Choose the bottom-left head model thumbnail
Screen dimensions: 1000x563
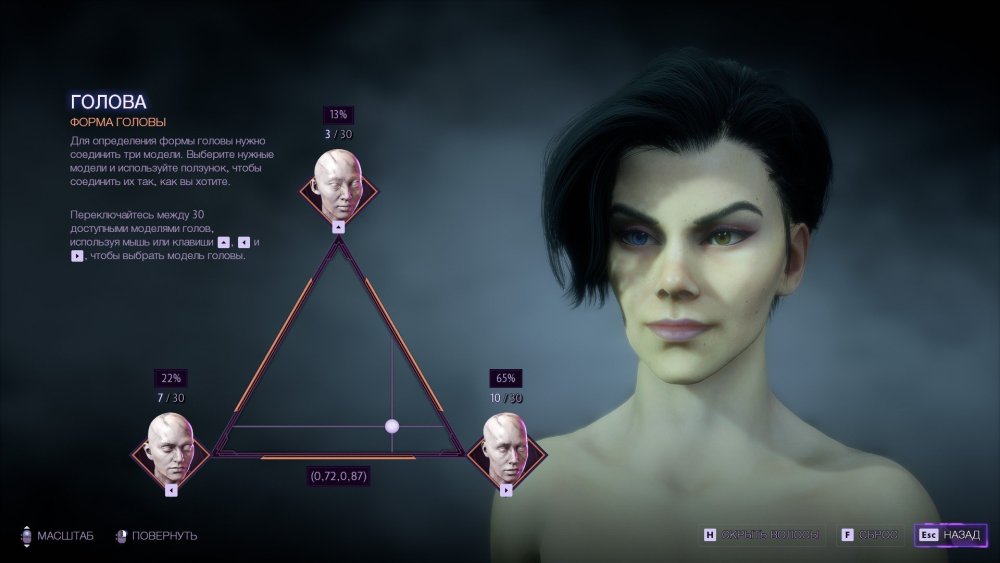(x=171, y=446)
